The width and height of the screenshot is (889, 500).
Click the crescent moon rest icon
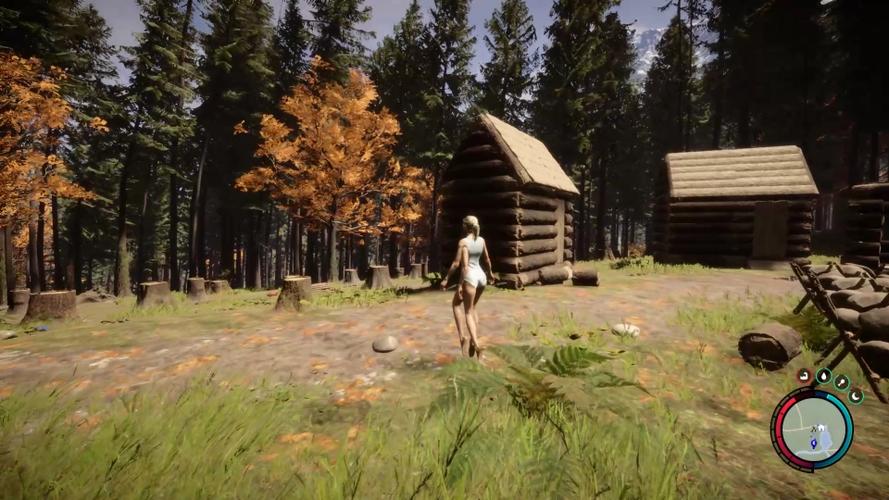click(856, 396)
